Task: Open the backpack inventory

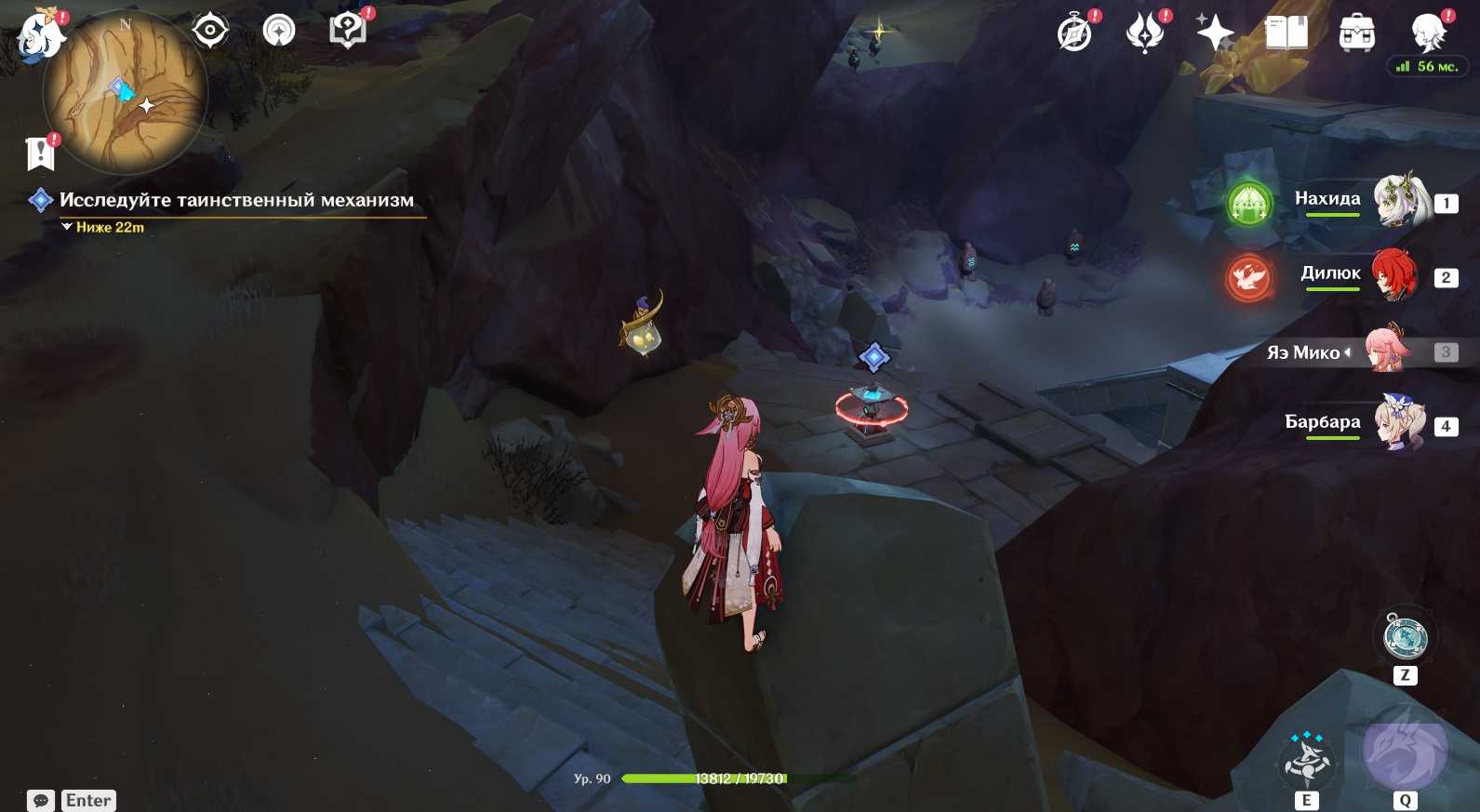Action: tap(1357, 33)
